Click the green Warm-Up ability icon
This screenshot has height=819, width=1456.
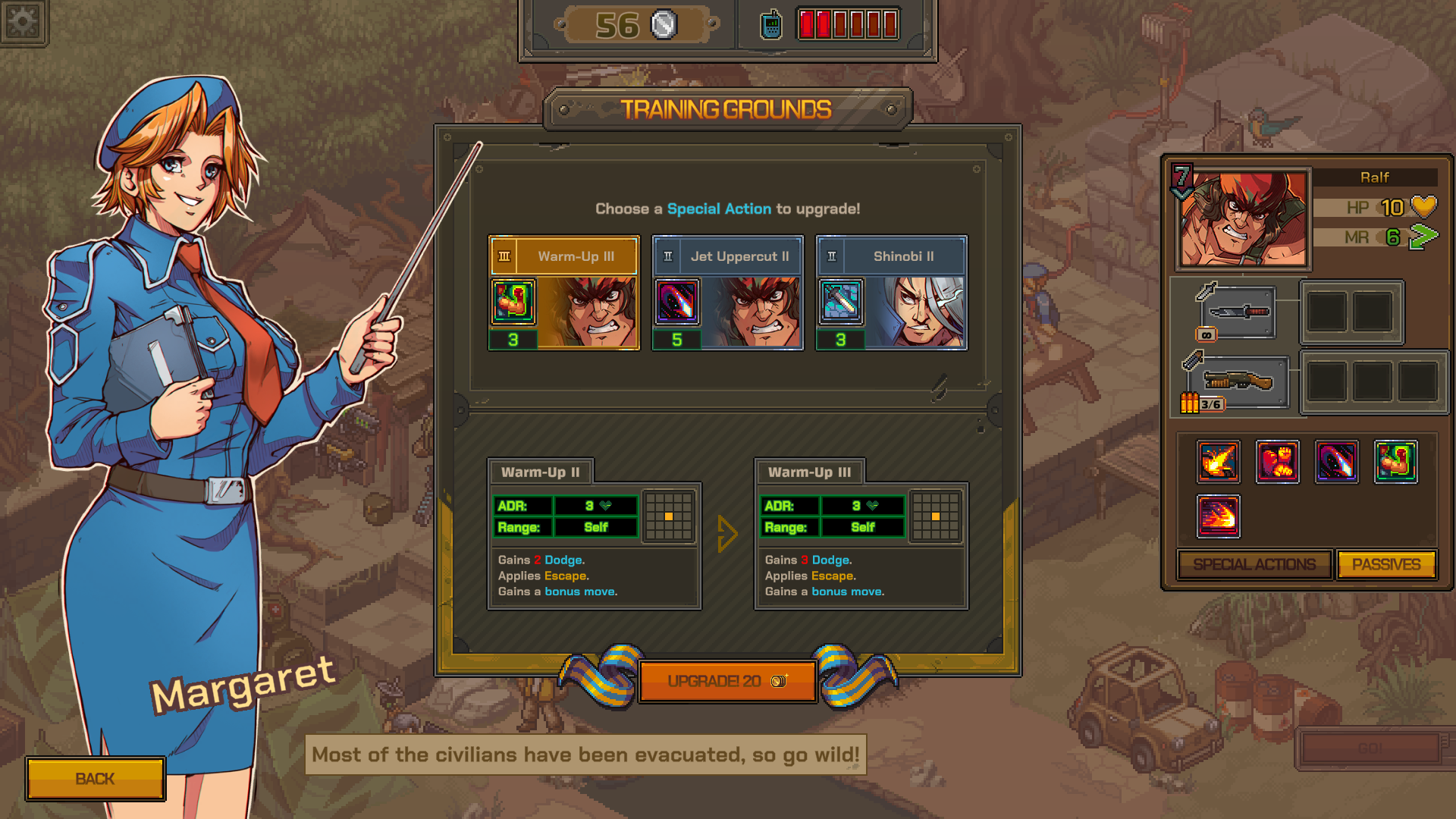pyautogui.click(x=1395, y=461)
